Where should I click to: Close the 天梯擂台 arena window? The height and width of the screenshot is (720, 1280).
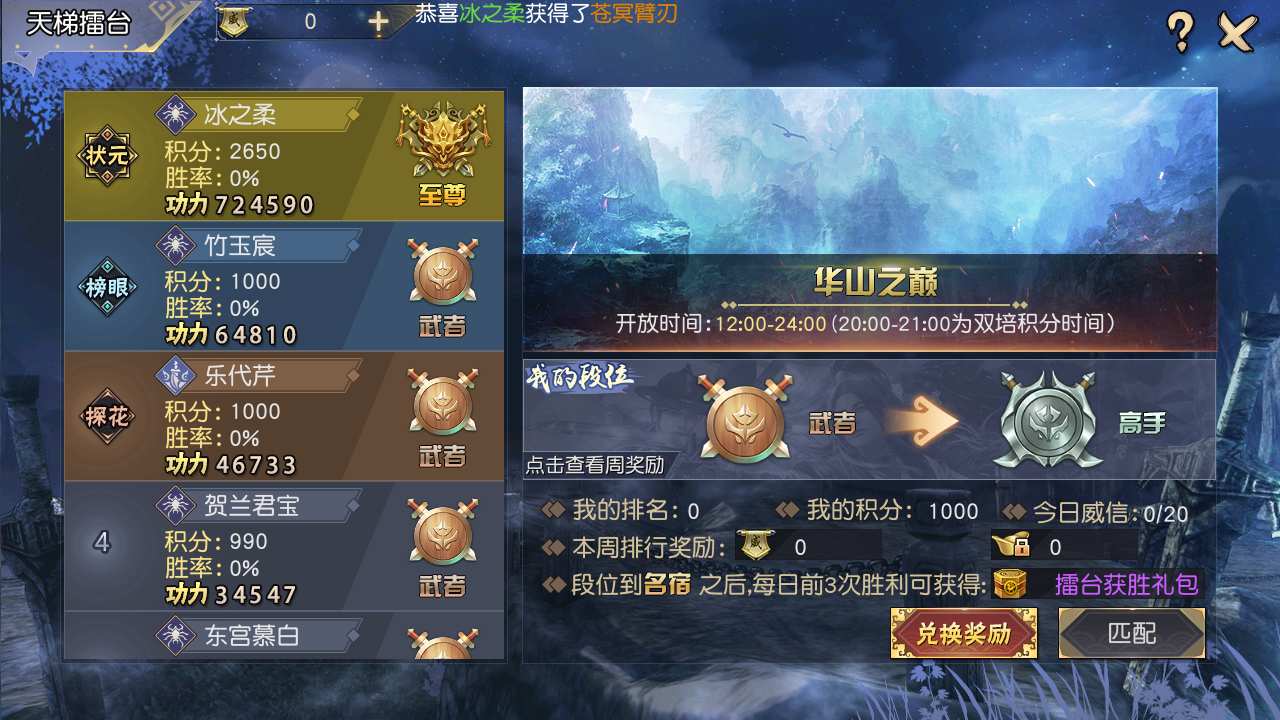pos(1237,33)
